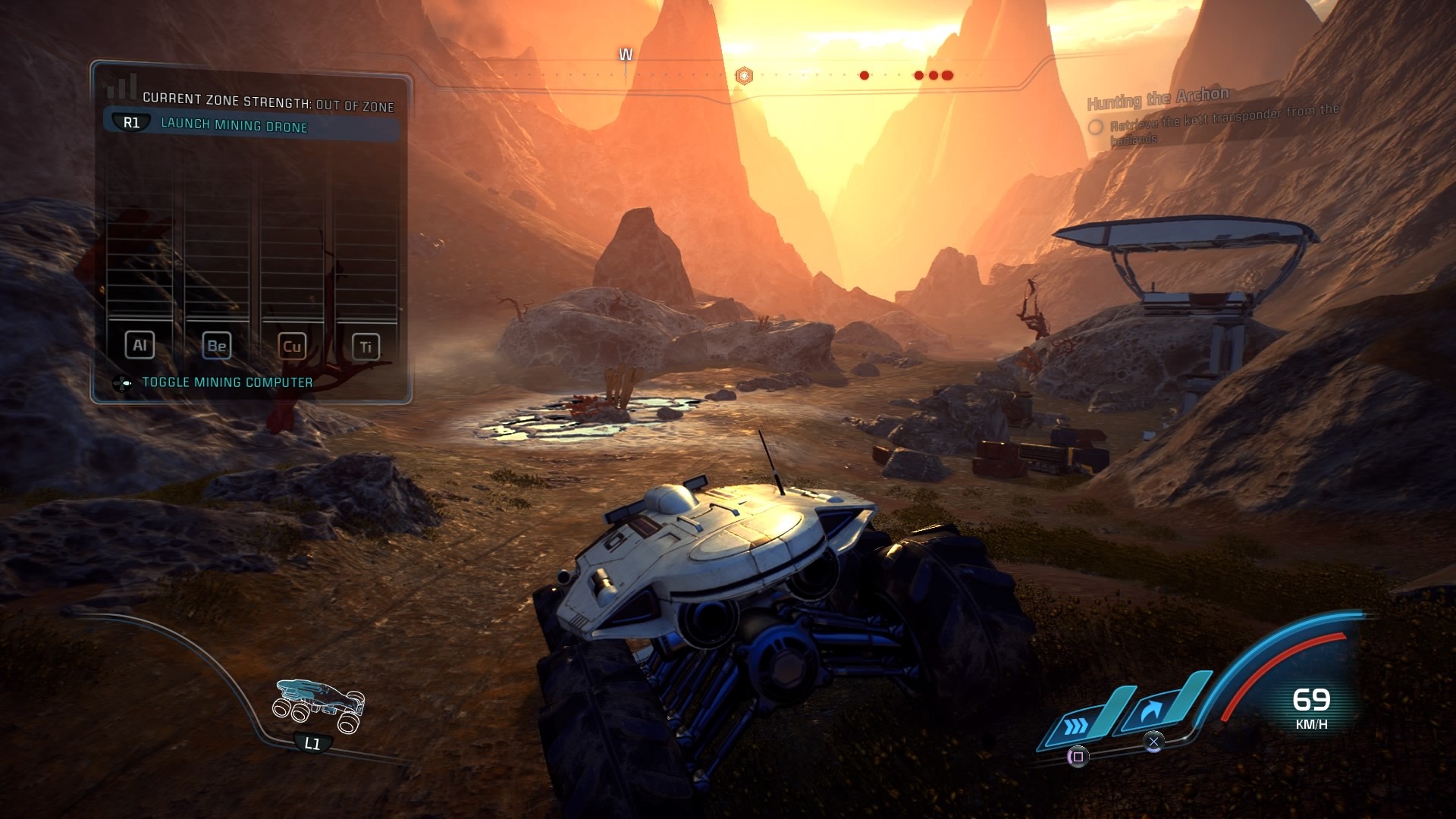The width and height of the screenshot is (1456, 819).
Task: Click the Nomad drive mode vehicle icon
Action: pos(319,704)
